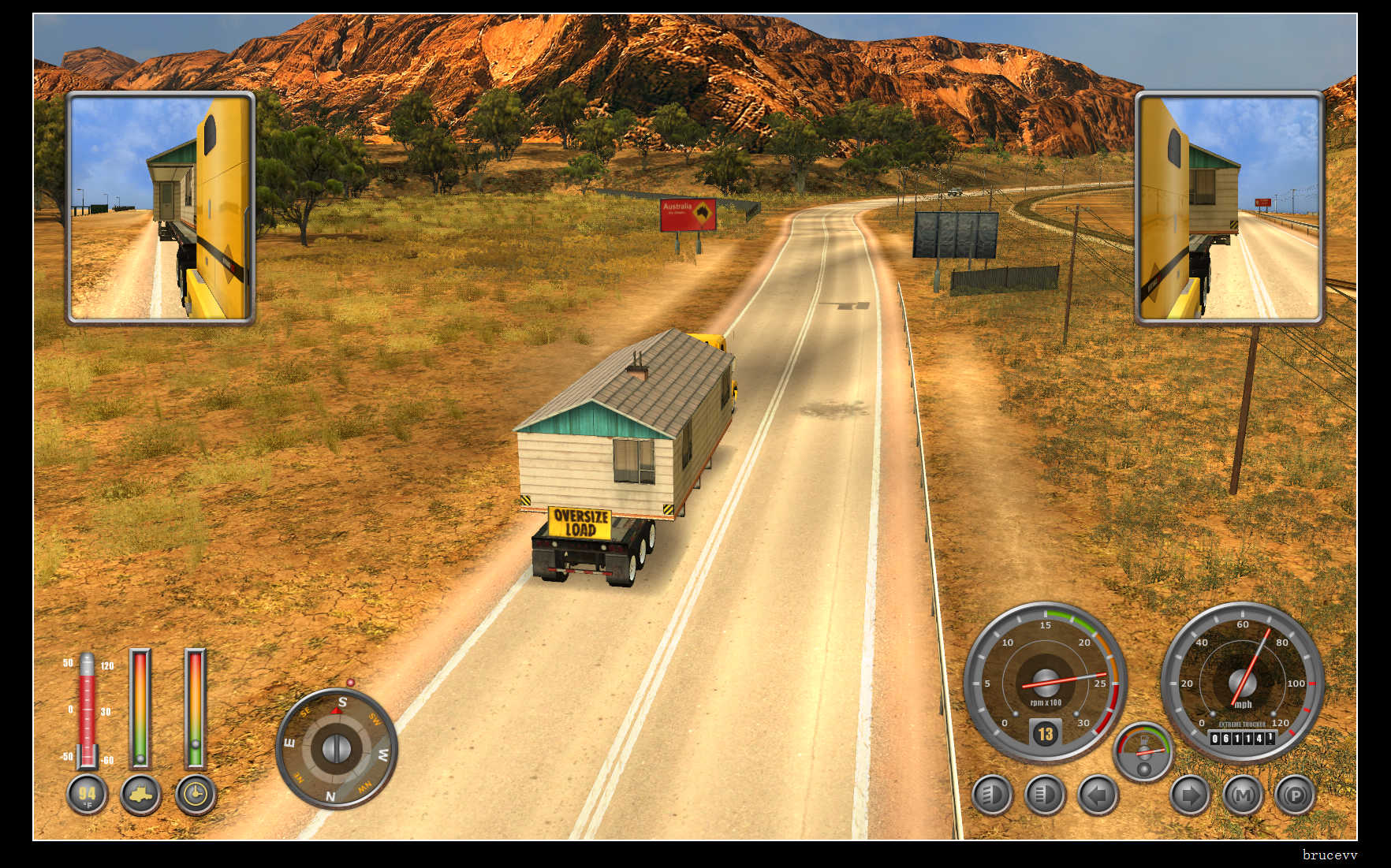
Task: Engage the P parking brake button
Action: pos(1295,795)
